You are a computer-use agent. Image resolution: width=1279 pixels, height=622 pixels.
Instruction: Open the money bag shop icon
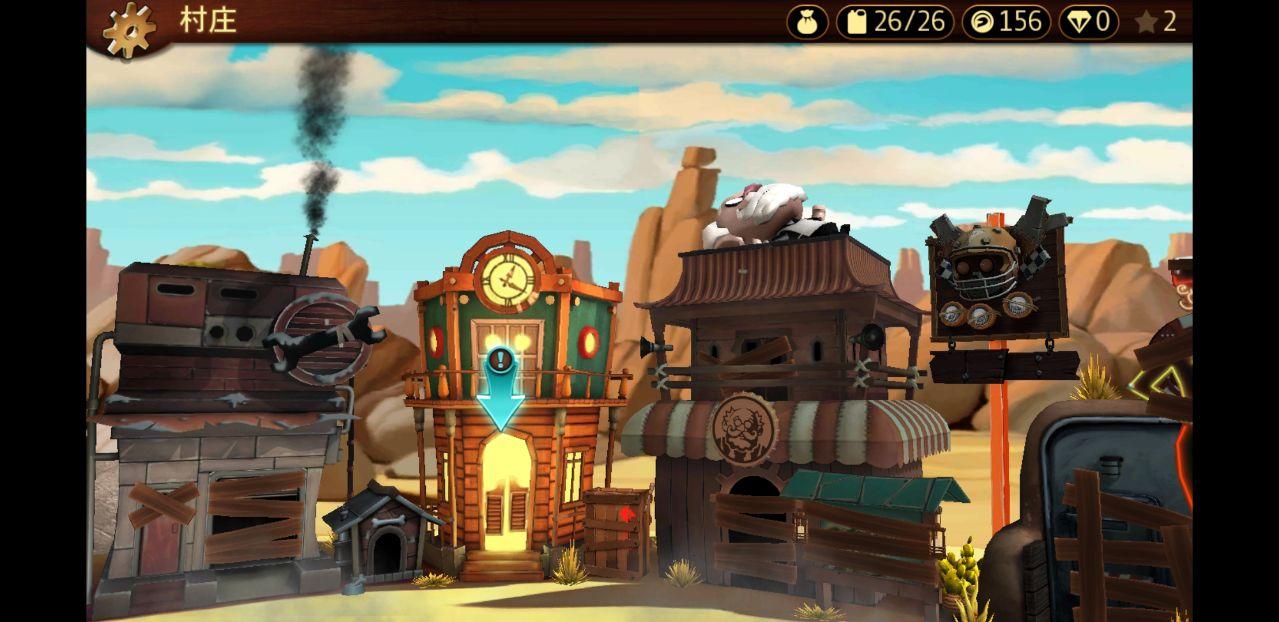point(807,22)
